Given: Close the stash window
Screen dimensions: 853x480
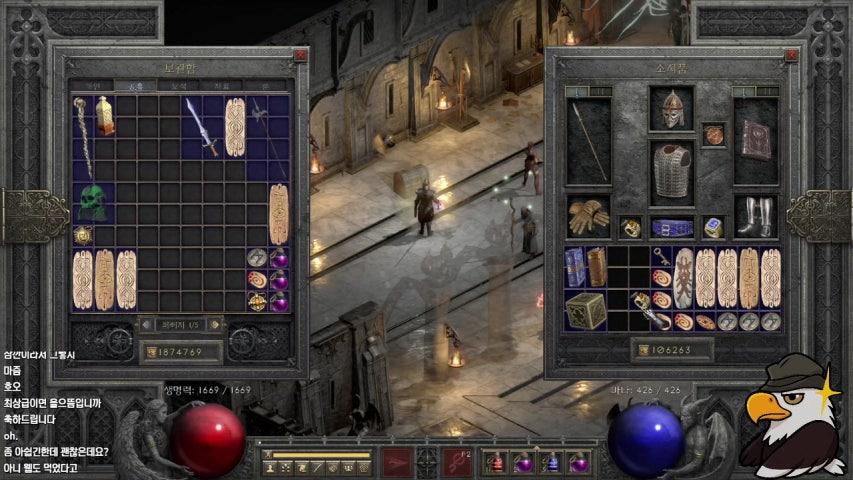Looking at the screenshot, I should pyautogui.click(x=300, y=57).
